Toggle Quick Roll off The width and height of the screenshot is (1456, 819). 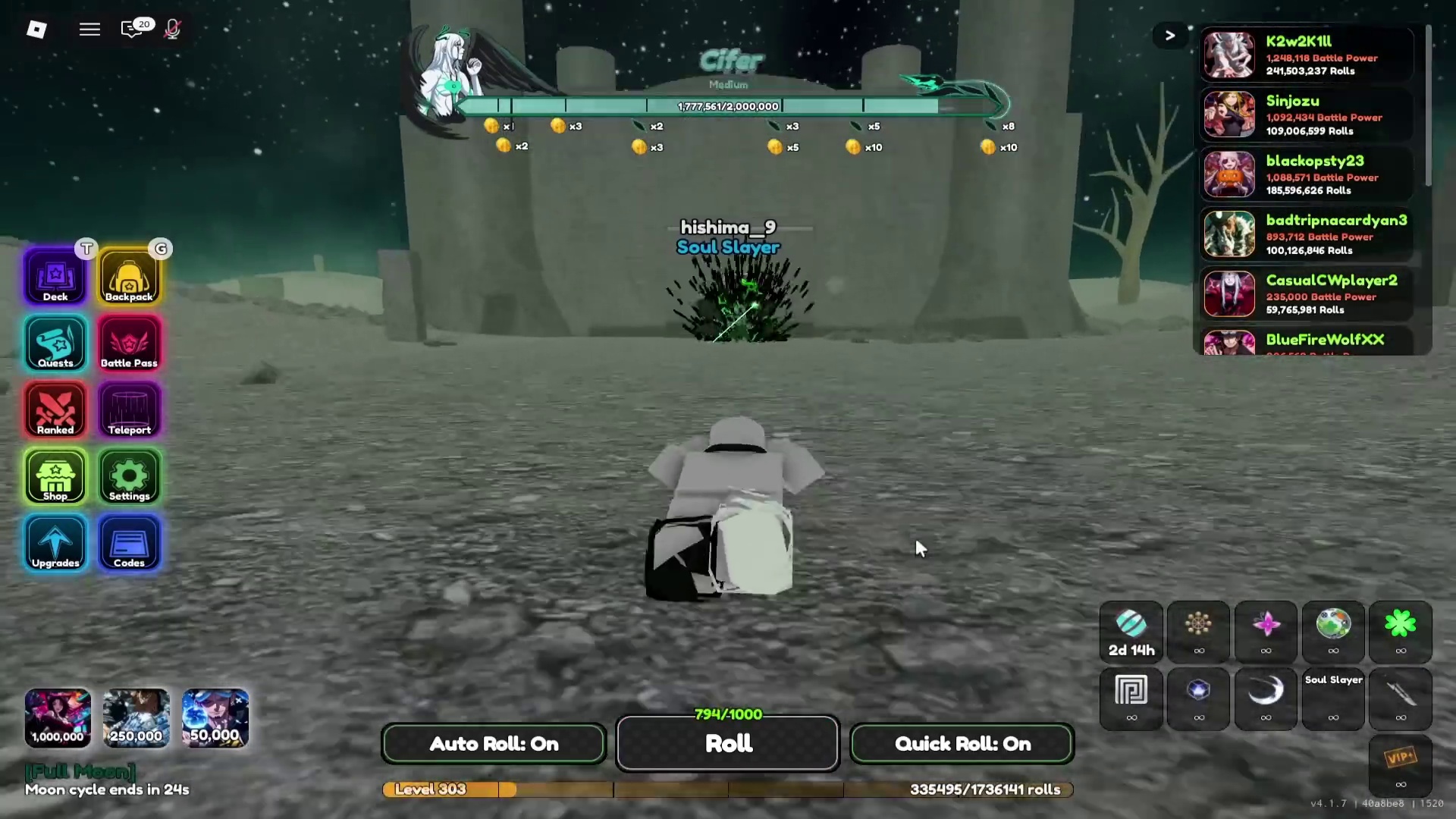coord(961,743)
